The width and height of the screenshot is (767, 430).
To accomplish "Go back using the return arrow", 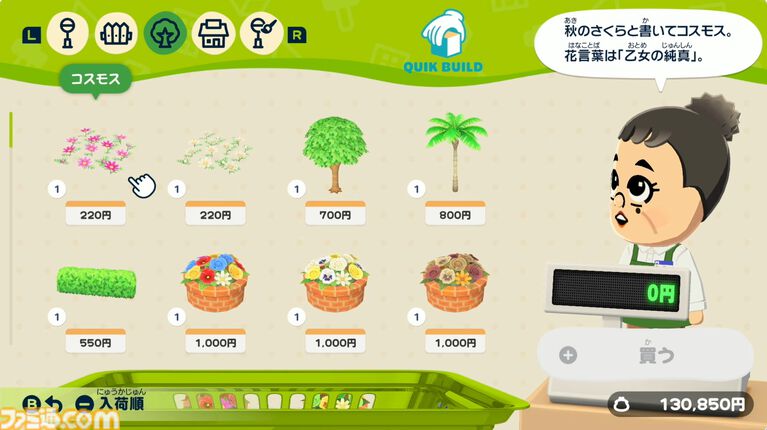I will point(54,406).
